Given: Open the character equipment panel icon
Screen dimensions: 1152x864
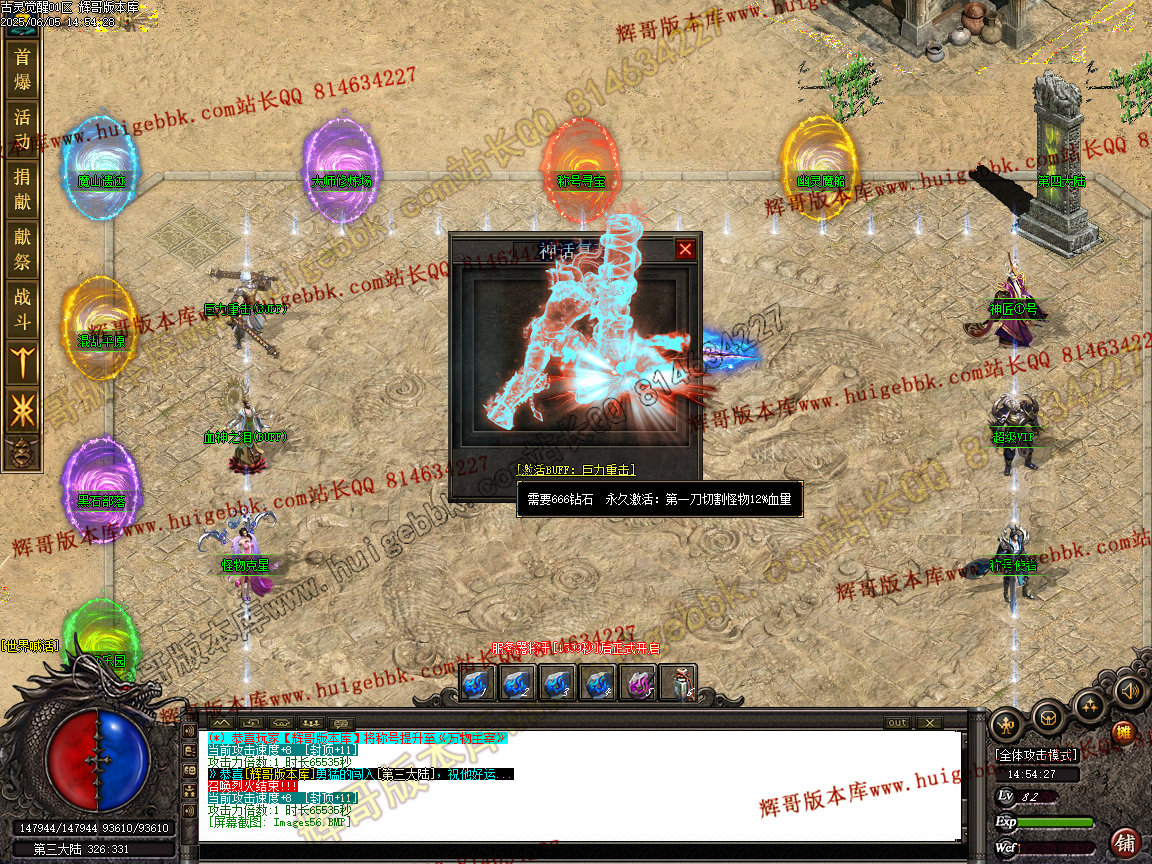Looking at the screenshot, I should click(1006, 722).
